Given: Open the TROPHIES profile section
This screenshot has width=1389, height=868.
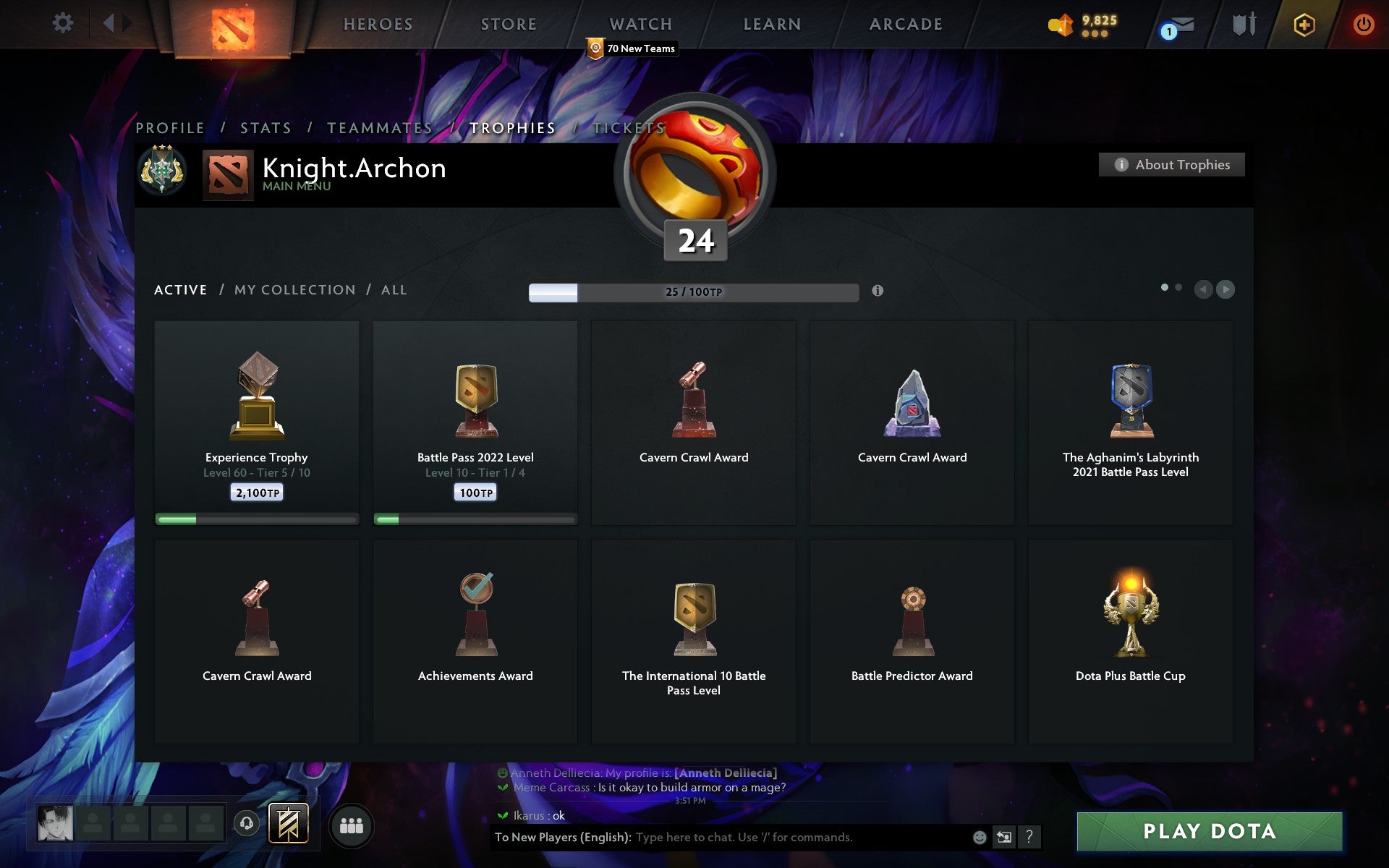Looking at the screenshot, I should (512, 127).
